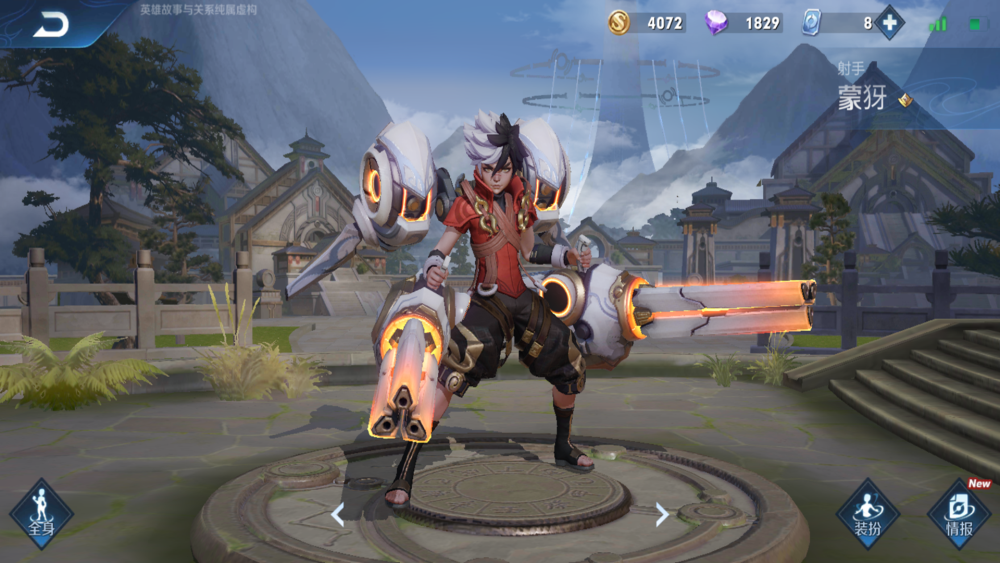The image size is (1000, 563).
Task: Switch to the previous hero with left arrow
Action: click(x=338, y=514)
